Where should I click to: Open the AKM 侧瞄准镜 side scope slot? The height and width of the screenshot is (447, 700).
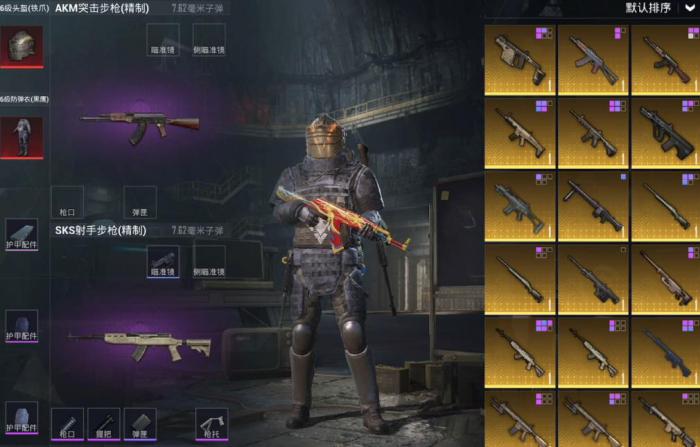point(209,40)
